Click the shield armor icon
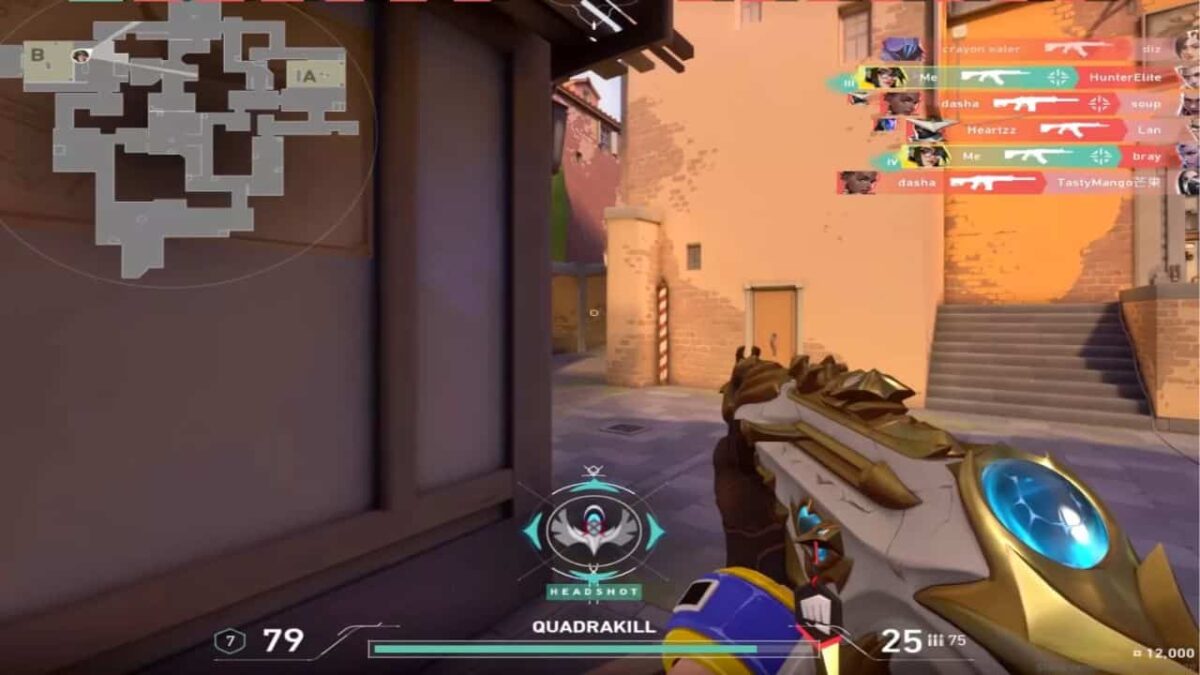This screenshot has width=1200, height=675. (230, 641)
